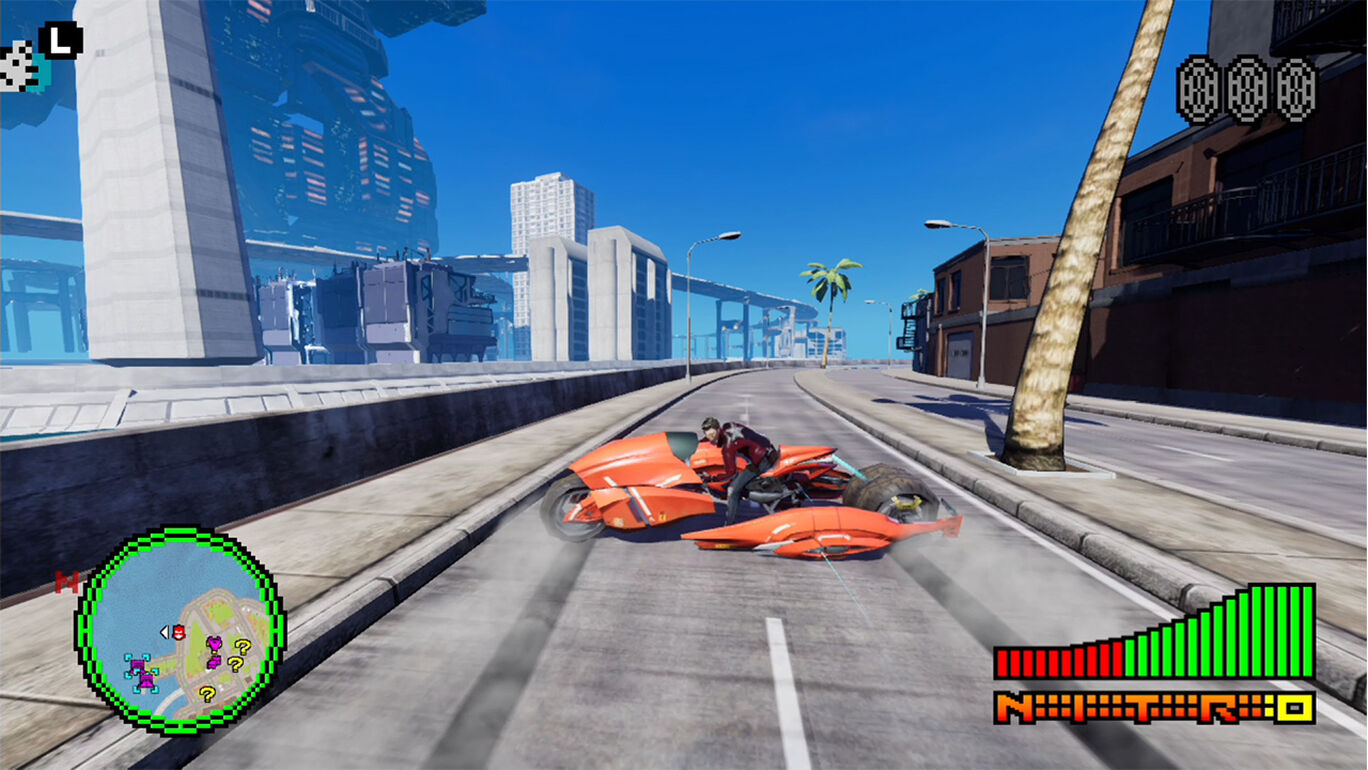Select a purple gang vehicle icon on minimap
The image size is (1368, 770).
(x=215, y=661)
